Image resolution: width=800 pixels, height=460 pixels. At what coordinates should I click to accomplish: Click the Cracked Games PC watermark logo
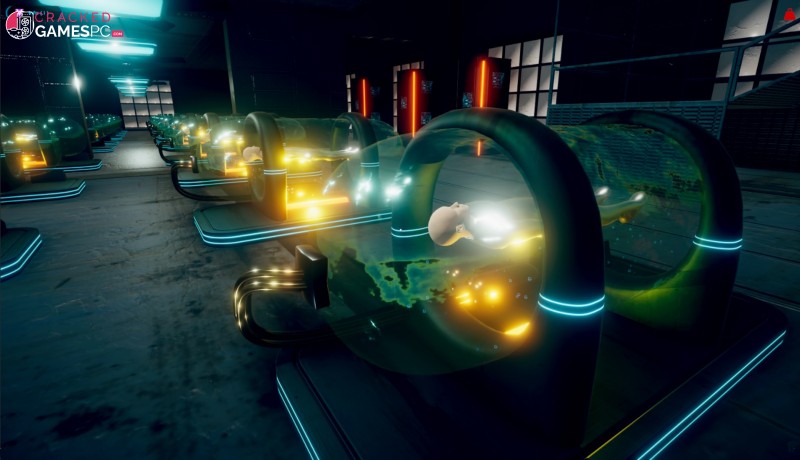coord(62,23)
